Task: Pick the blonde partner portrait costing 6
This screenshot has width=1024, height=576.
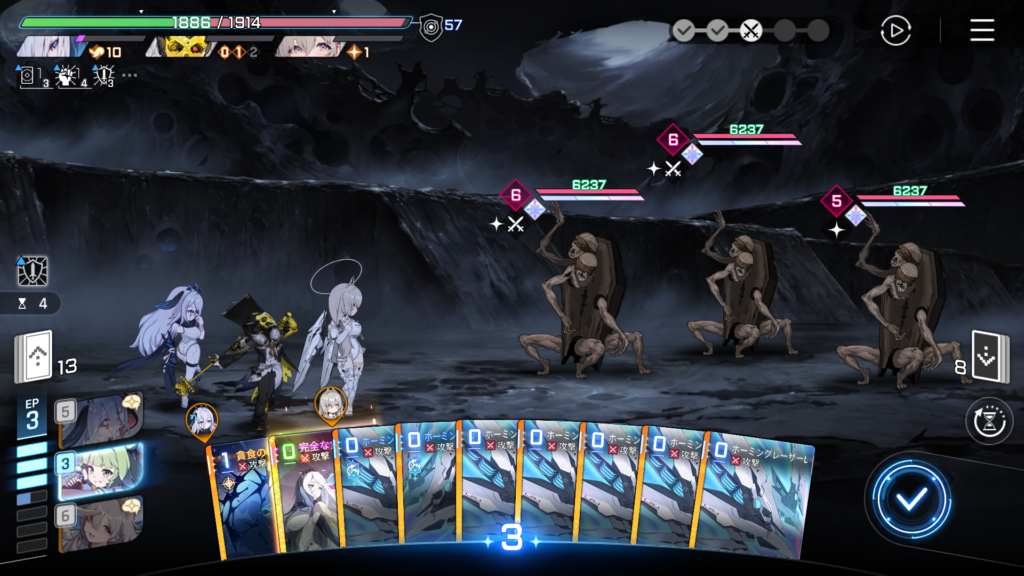Action: point(100,521)
